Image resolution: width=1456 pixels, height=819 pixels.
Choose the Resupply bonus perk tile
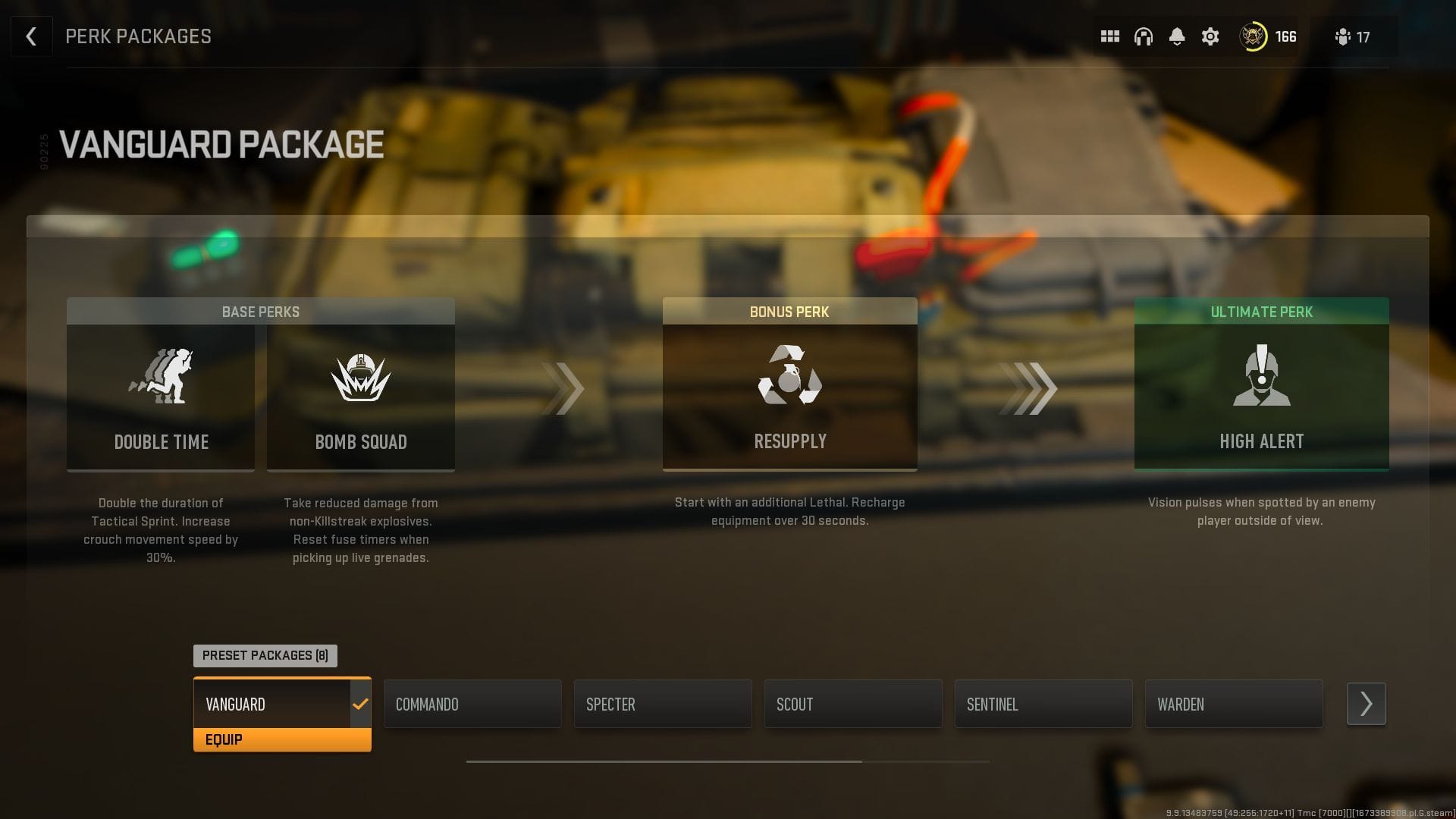pos(789,396)
